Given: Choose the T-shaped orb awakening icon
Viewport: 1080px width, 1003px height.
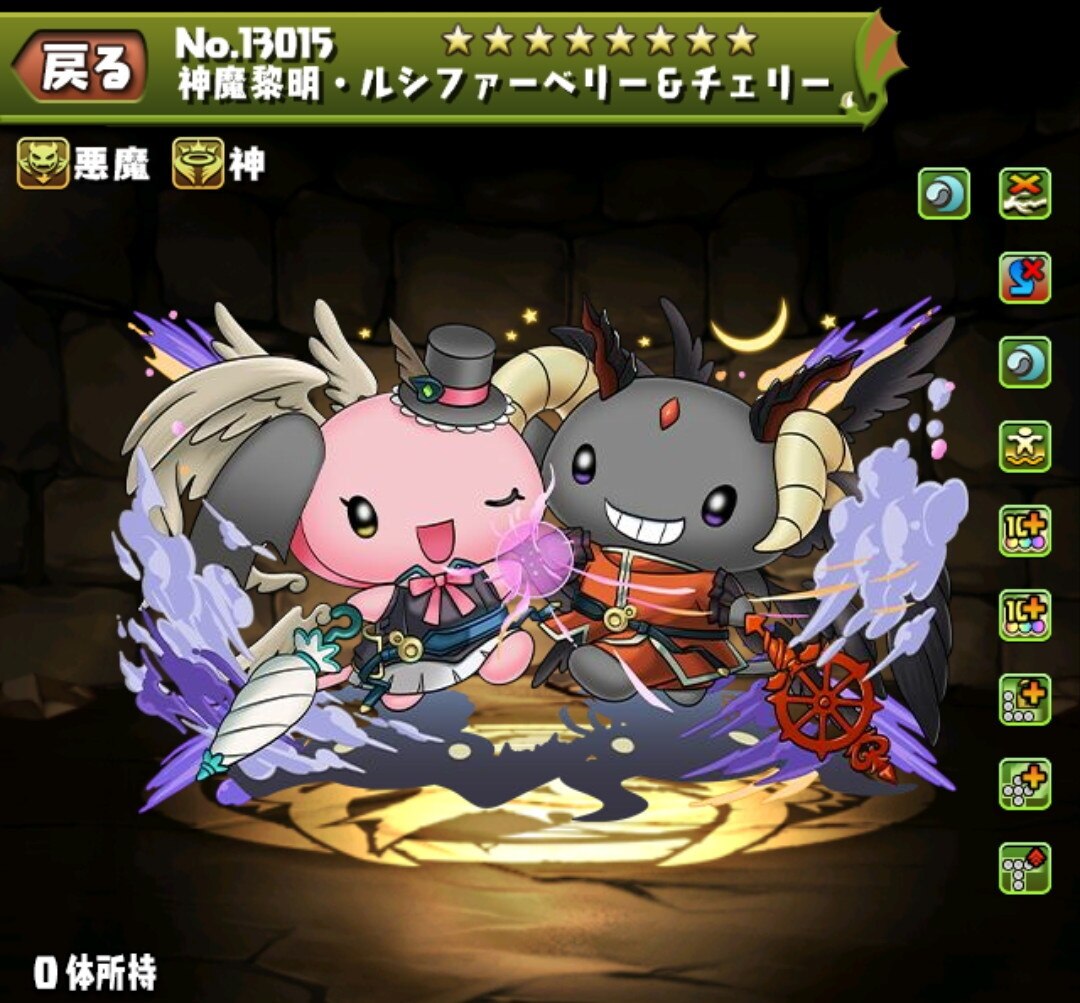Looking at the screenshot, I should point(1025,868).
